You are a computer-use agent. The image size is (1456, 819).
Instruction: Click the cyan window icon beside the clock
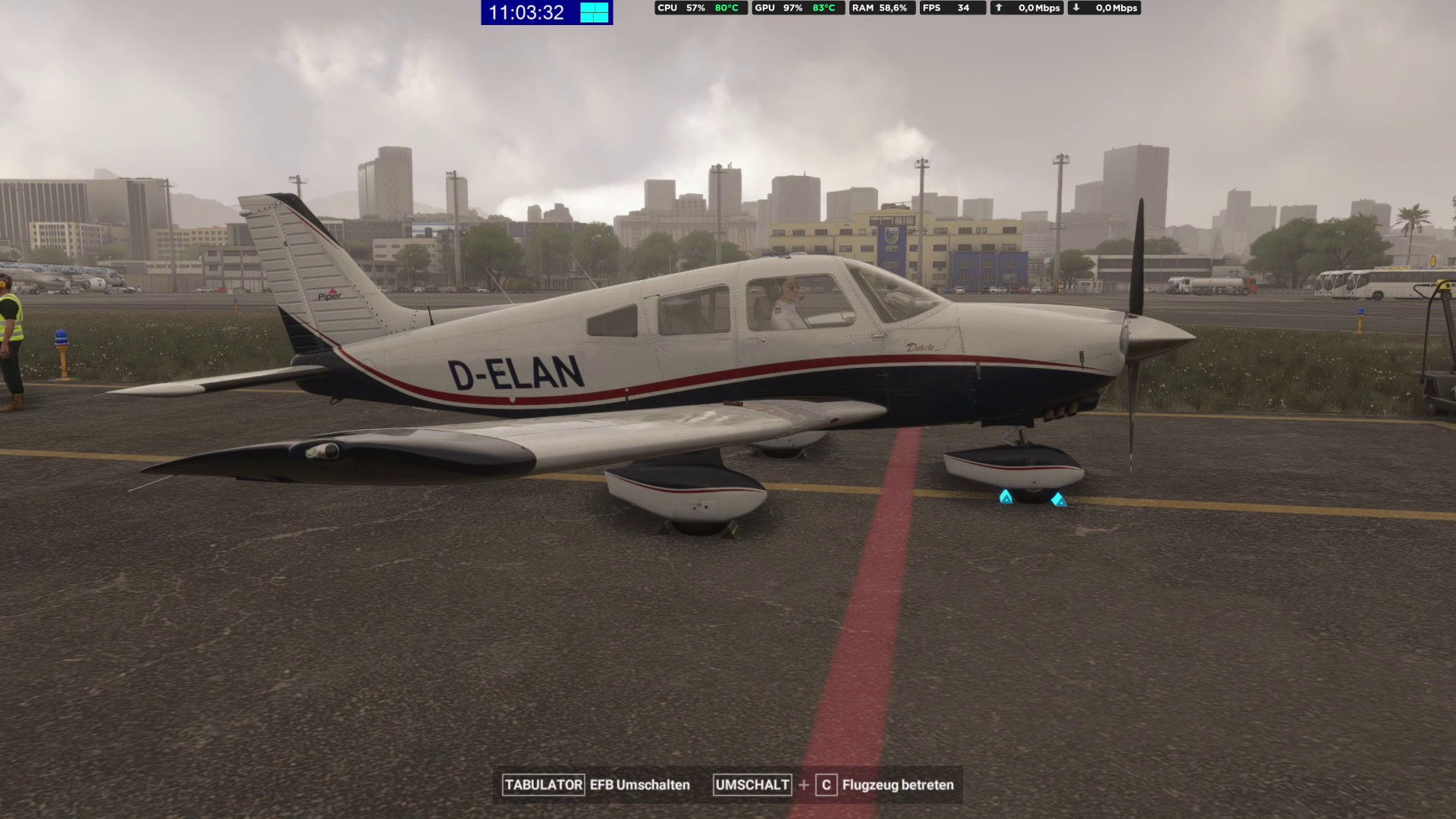595,12
